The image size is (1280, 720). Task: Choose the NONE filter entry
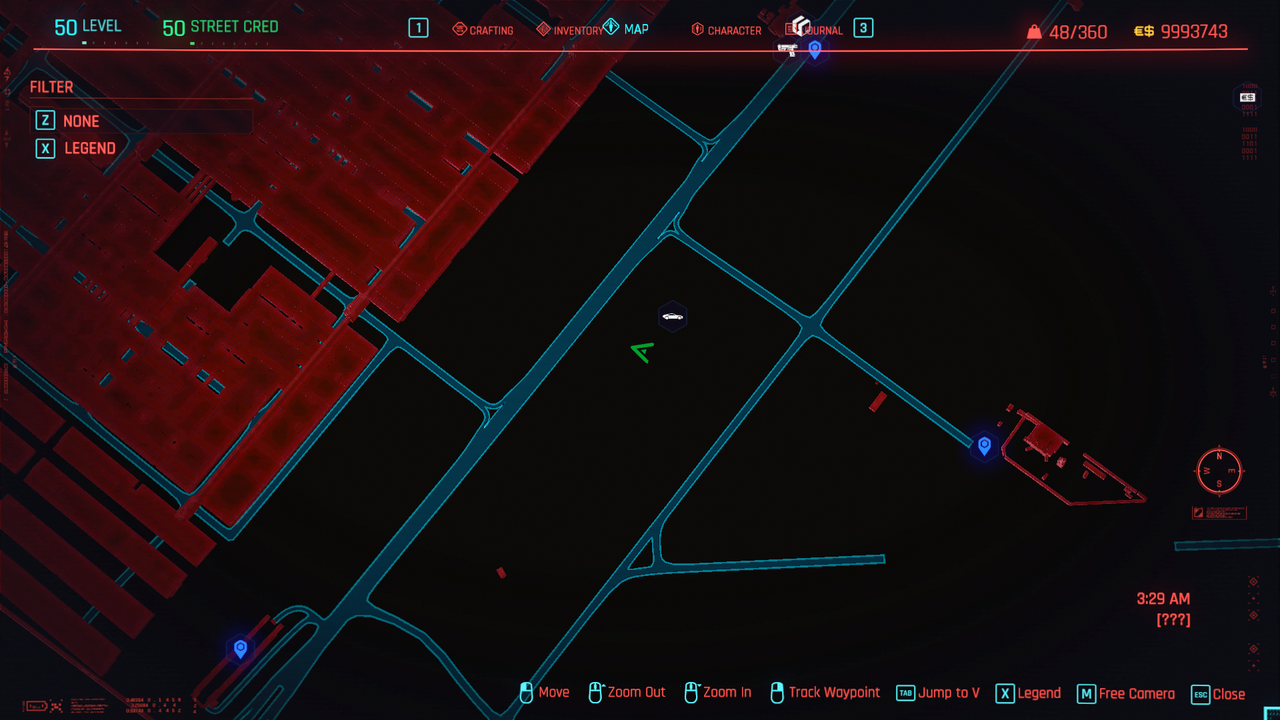[81, 121]
